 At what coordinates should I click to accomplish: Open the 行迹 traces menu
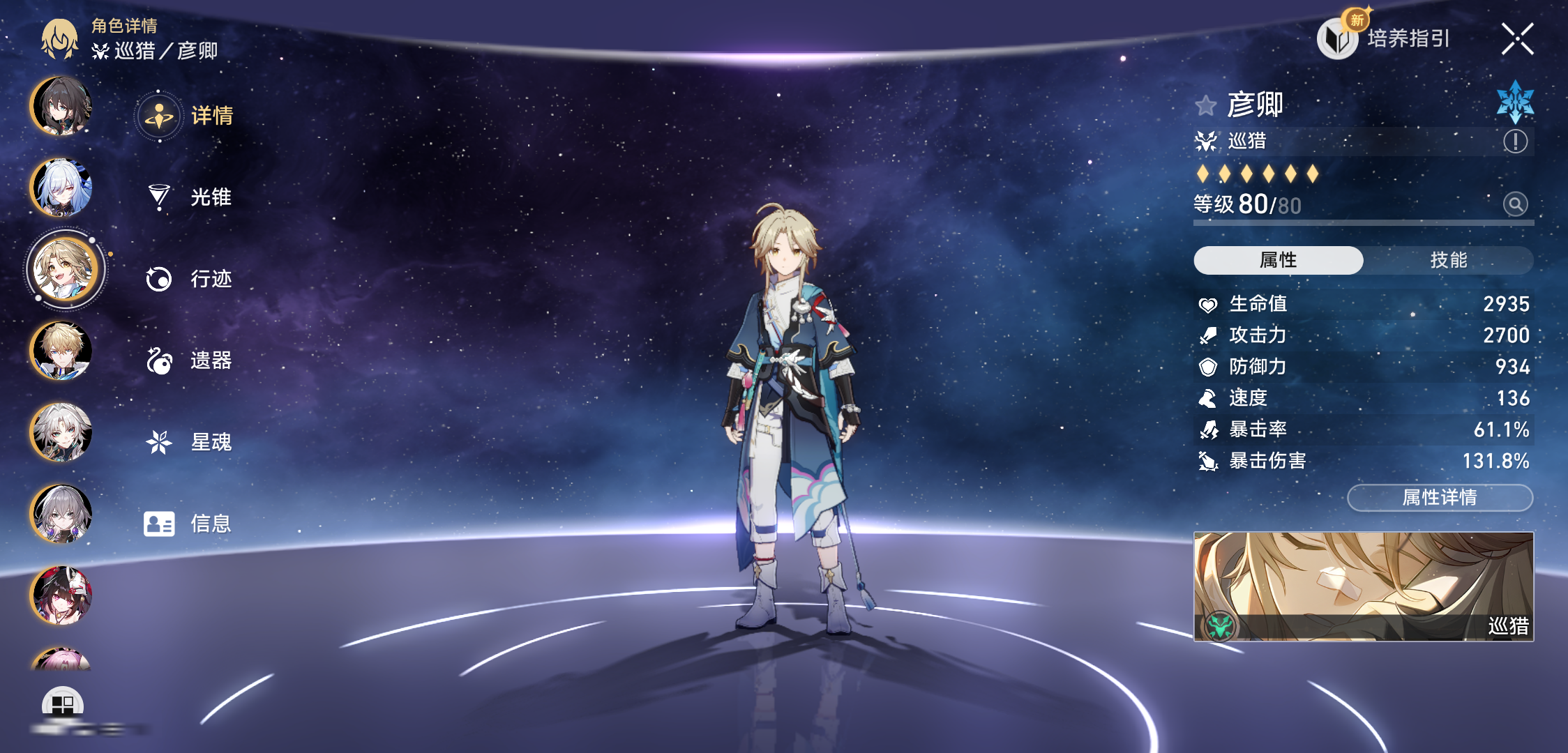point(188,279)
